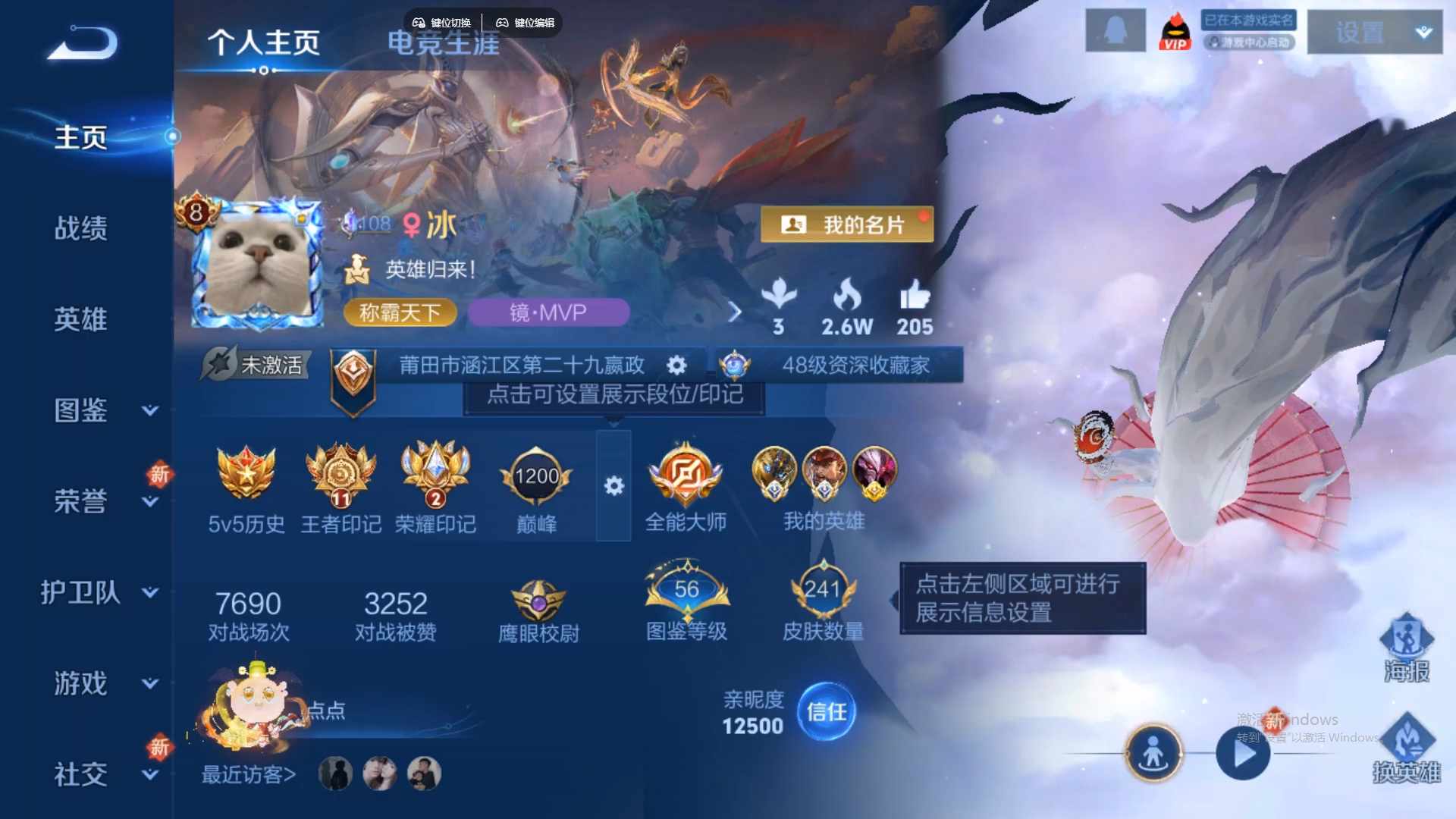Select the 鹰眼校尉 badge icon
The image size is (1456, 819).
click(x=536, y=599)
